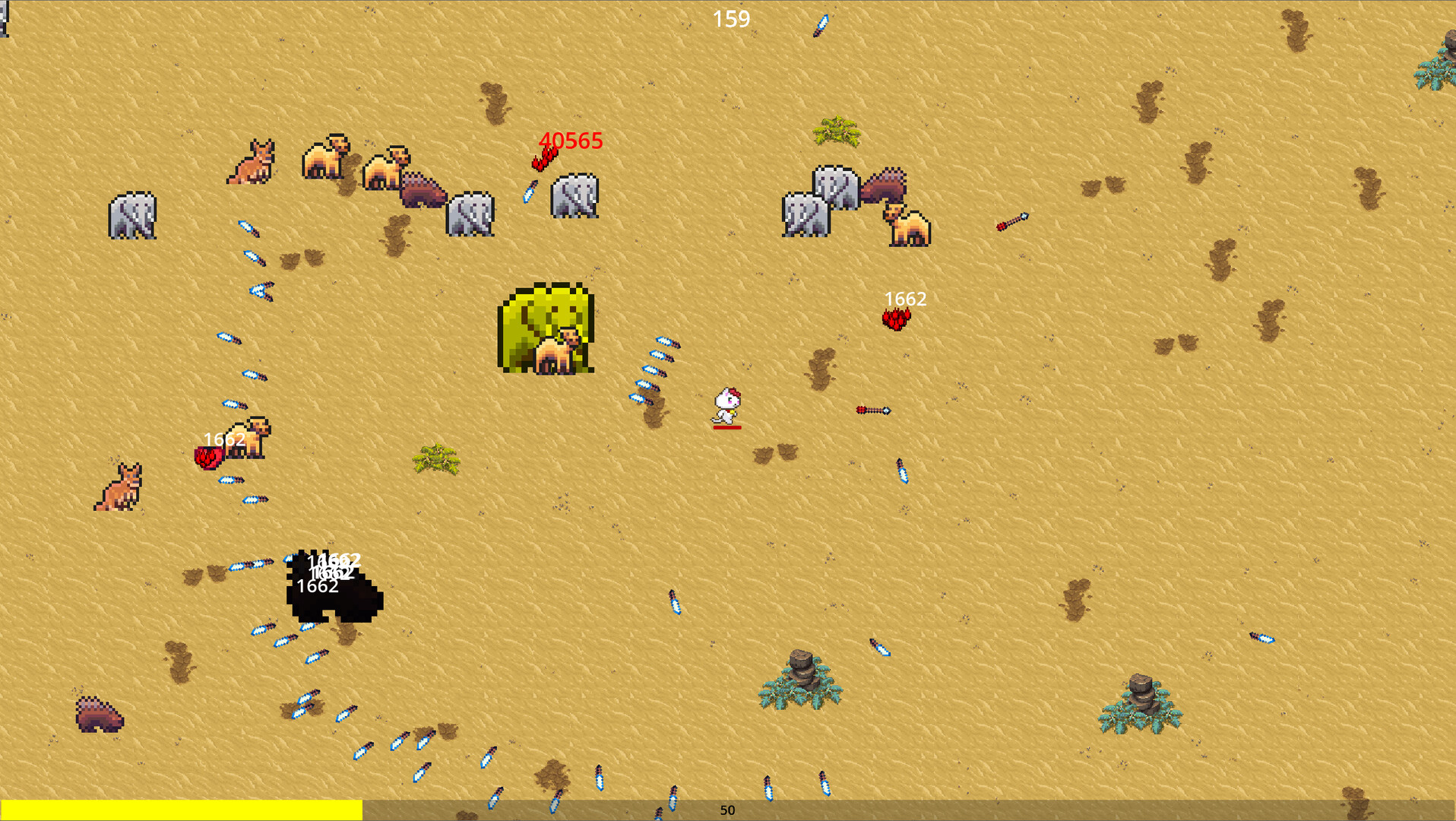Click the white 159 number at top
Viewport: 1456px width, 821px height.
730,19
